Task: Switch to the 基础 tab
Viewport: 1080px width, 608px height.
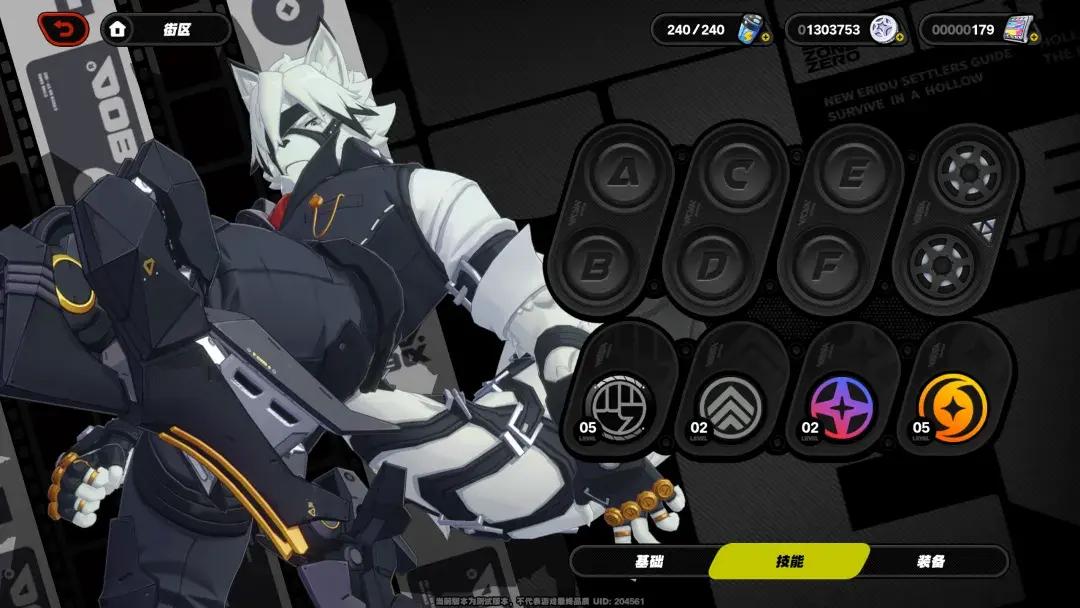Action: pos(648,561)
